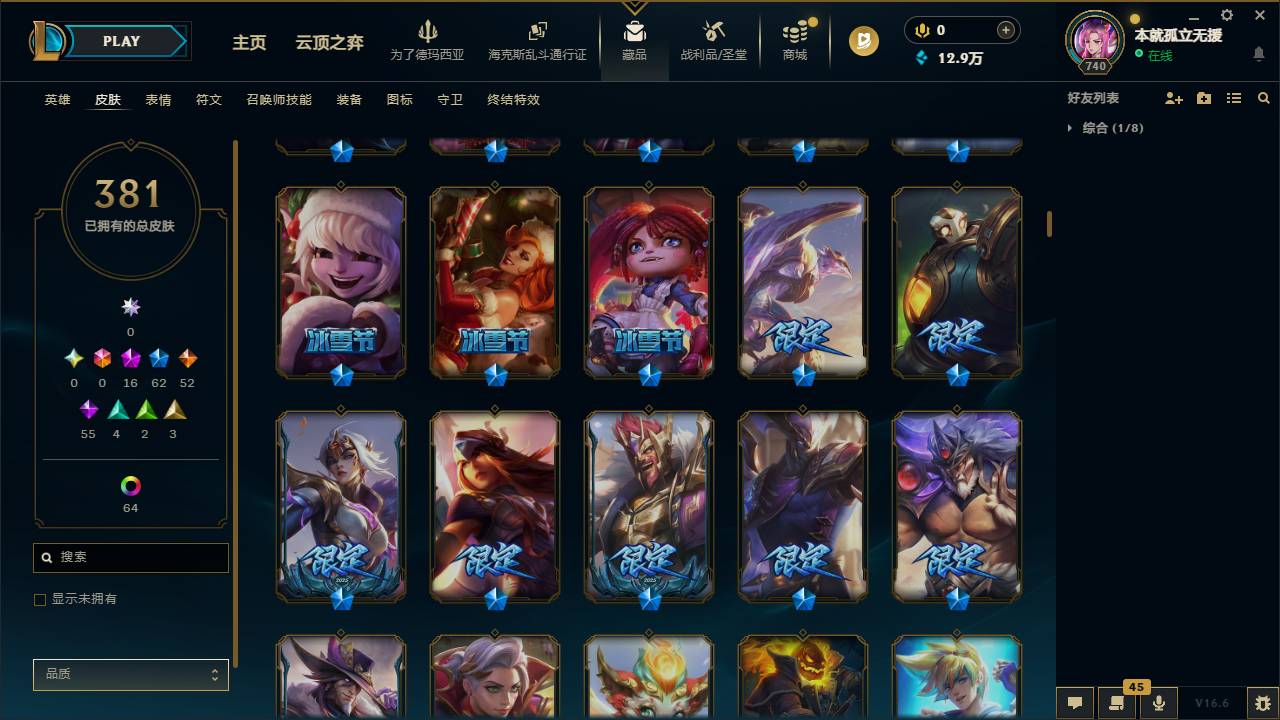The image size is (1280, 720).
Task: Click the PLAY button
Action: (x=120, y=41)
